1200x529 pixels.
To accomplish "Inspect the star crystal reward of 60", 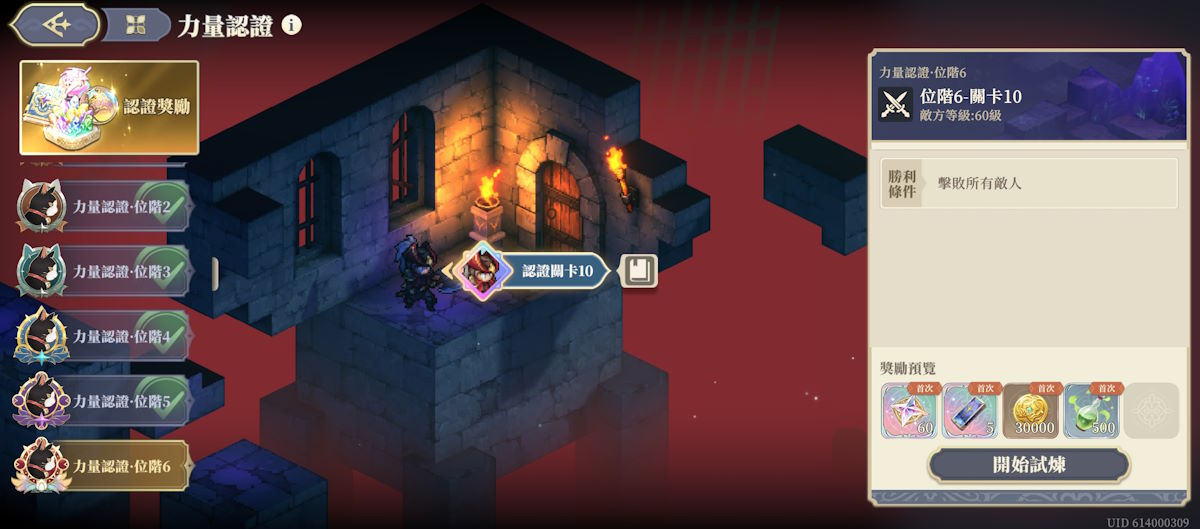I will [x=910, y=411].
